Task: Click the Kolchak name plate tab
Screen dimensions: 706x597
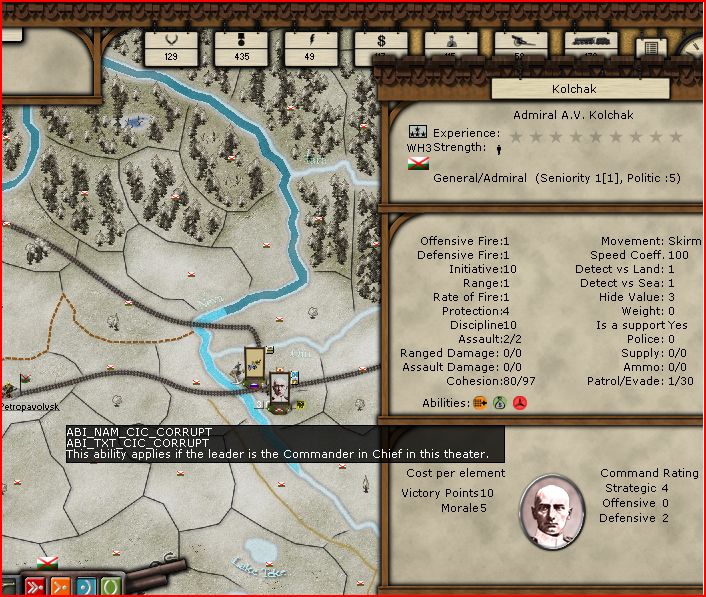Action: (x=551, y=89)
